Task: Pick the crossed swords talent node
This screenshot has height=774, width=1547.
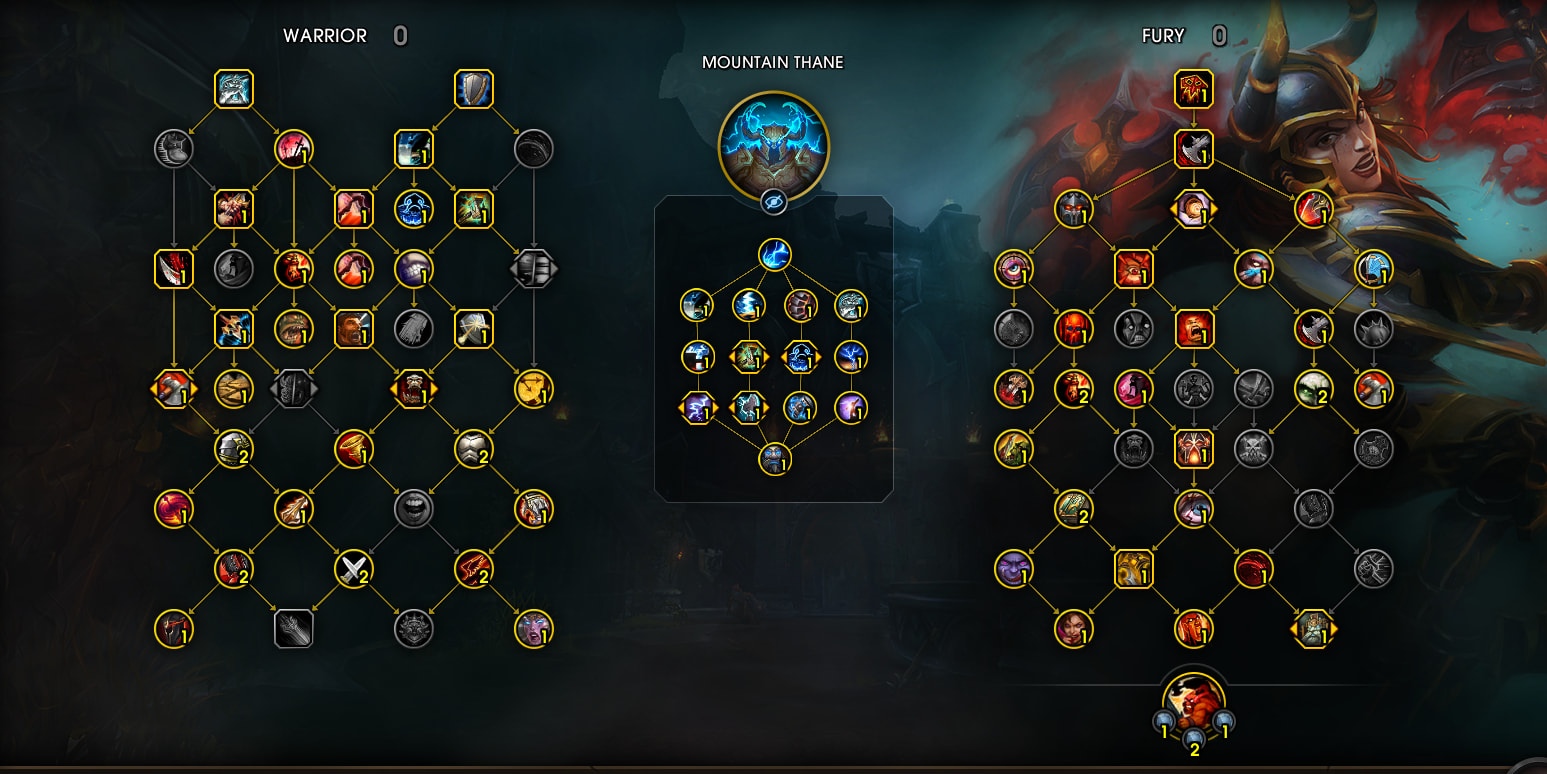Action: [353, 569]
